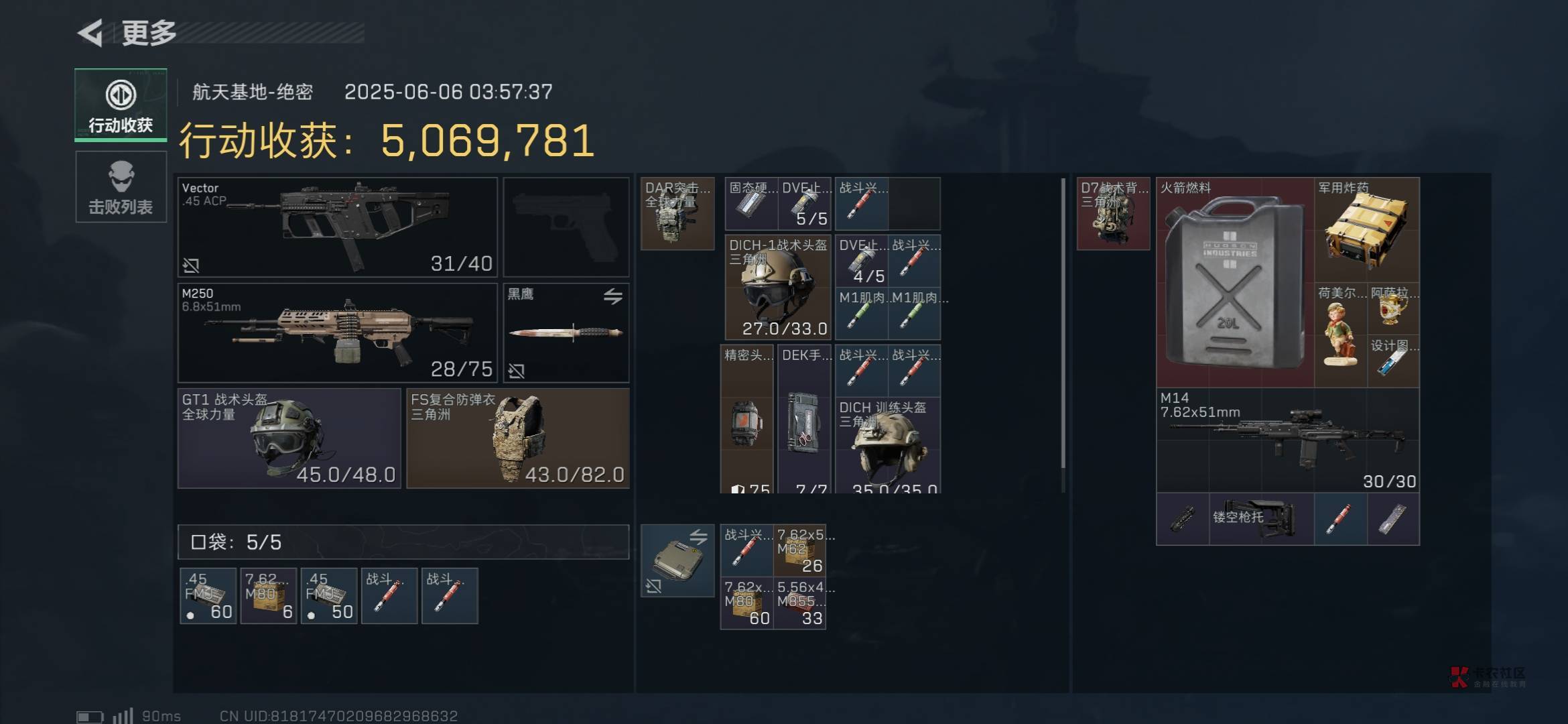This screenshot has width=1568, height=724.
Task: Click the 荷美尔 figurine item
Action: [x=1340, y=335]
